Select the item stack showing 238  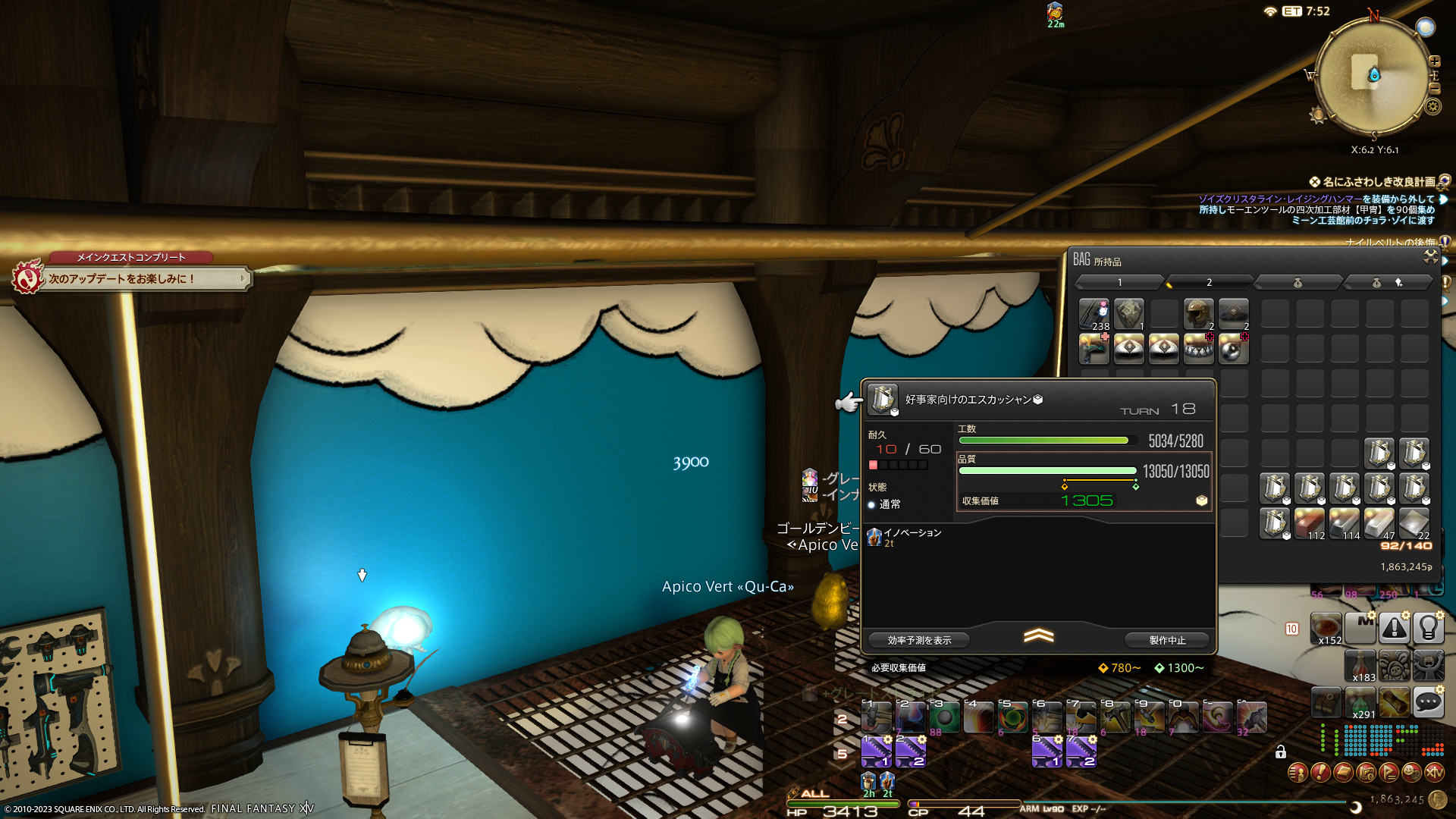(x=1094, y=313)
